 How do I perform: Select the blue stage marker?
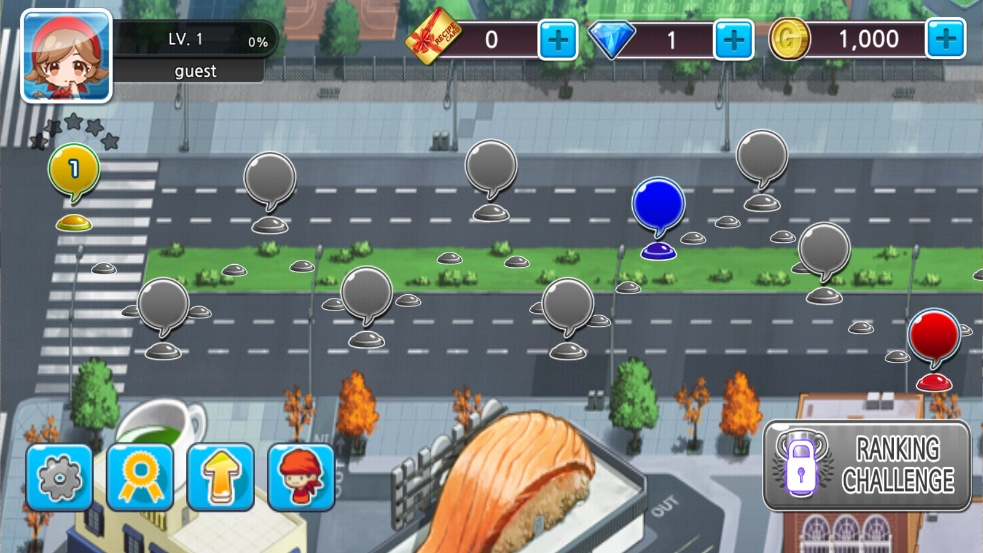click(x=658, y=204)
